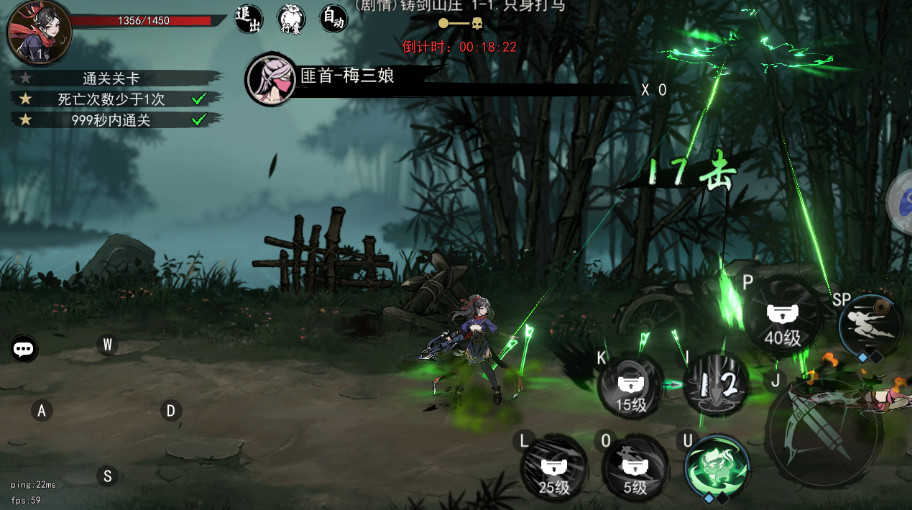Select the 死亡次数少于1次 objective row
Image resolution: width=912 pixels, height=510 pixels.
[x=117, y=99]
